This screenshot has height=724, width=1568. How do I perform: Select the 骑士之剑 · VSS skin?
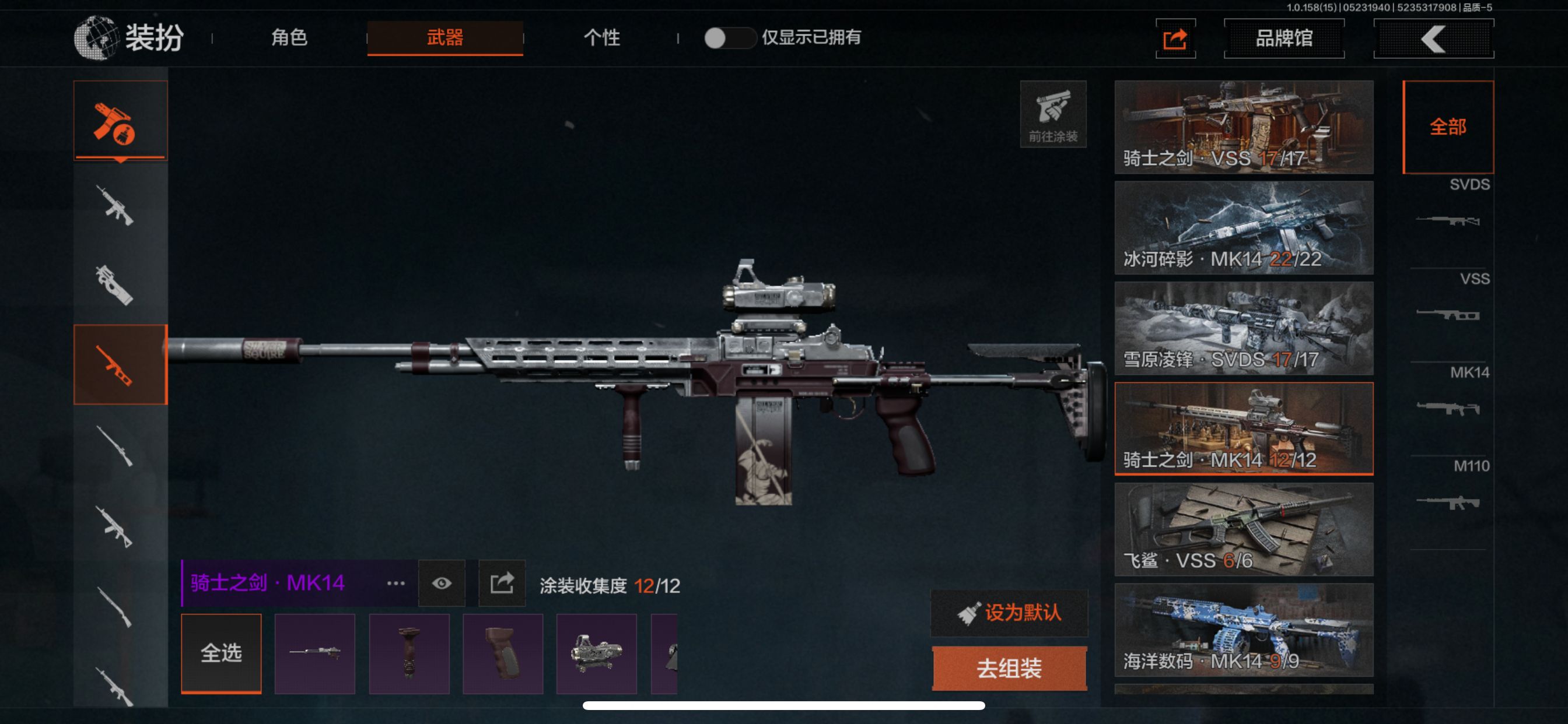pos(1243,127)
